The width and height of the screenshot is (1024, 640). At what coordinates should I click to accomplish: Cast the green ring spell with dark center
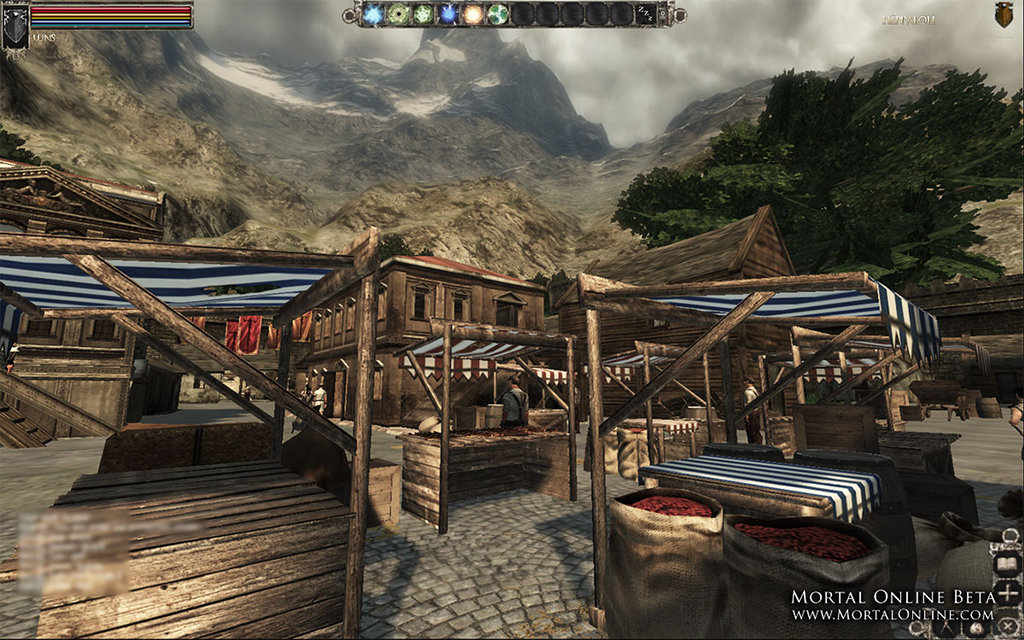(400, 14)
